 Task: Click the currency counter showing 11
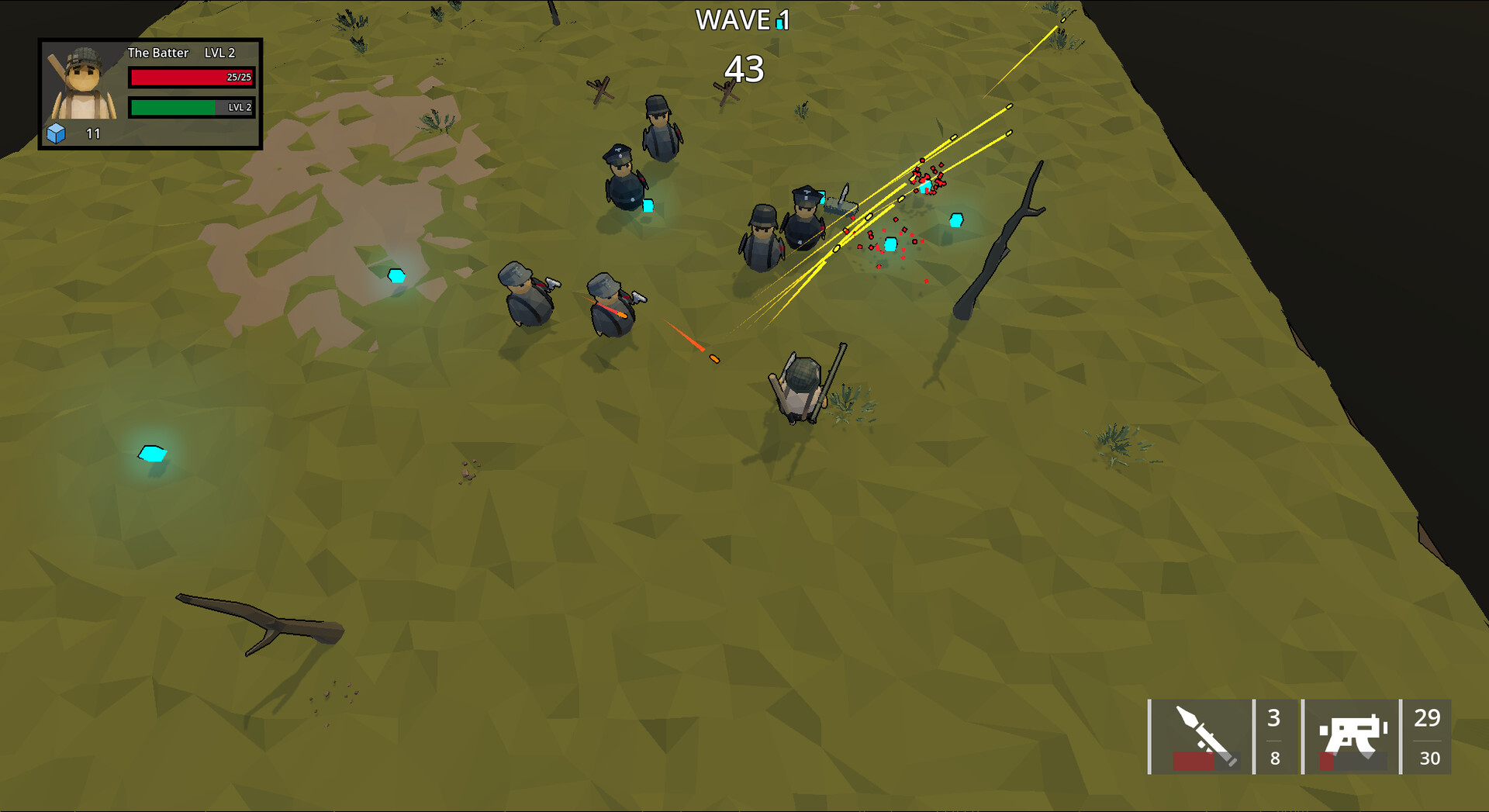click(92, 133)
